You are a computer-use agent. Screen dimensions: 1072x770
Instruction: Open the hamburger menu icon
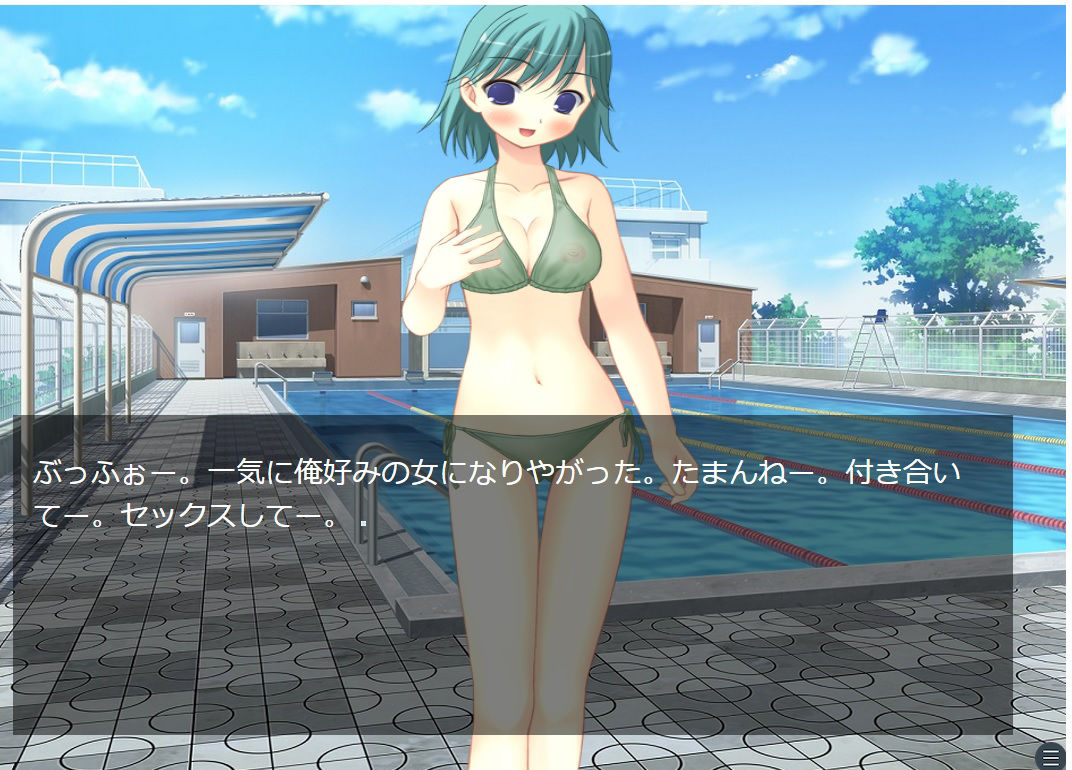click(1051, 757)
